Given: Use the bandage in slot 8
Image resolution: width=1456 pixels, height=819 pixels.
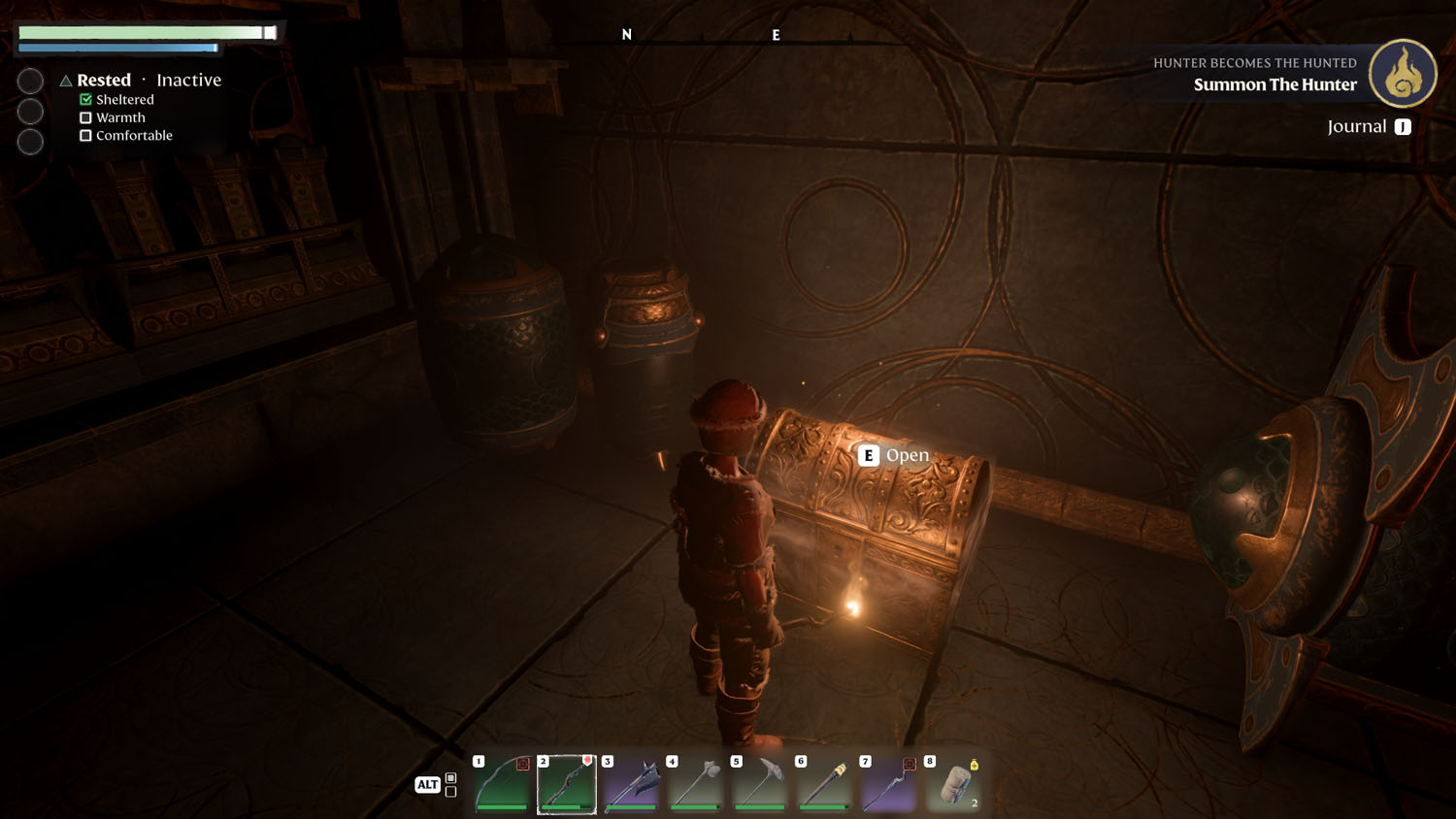Looking at the screenshot, I should pyautogui.click(x=954, y=784).
